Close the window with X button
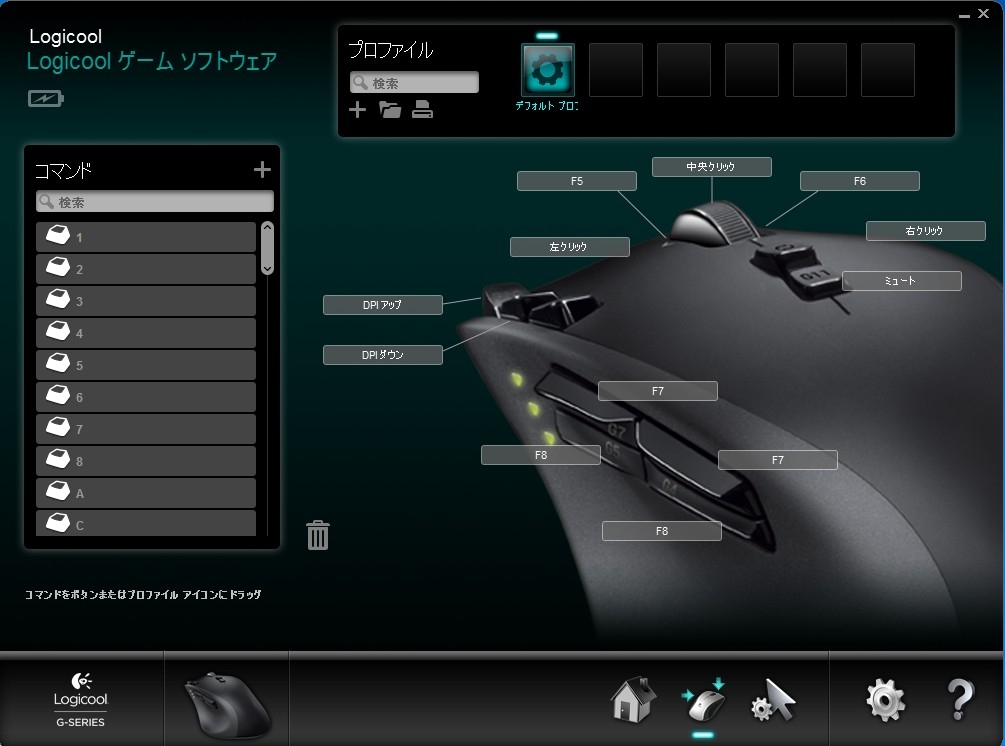The width and height of the screenshot is (1005, 746). 983,14
